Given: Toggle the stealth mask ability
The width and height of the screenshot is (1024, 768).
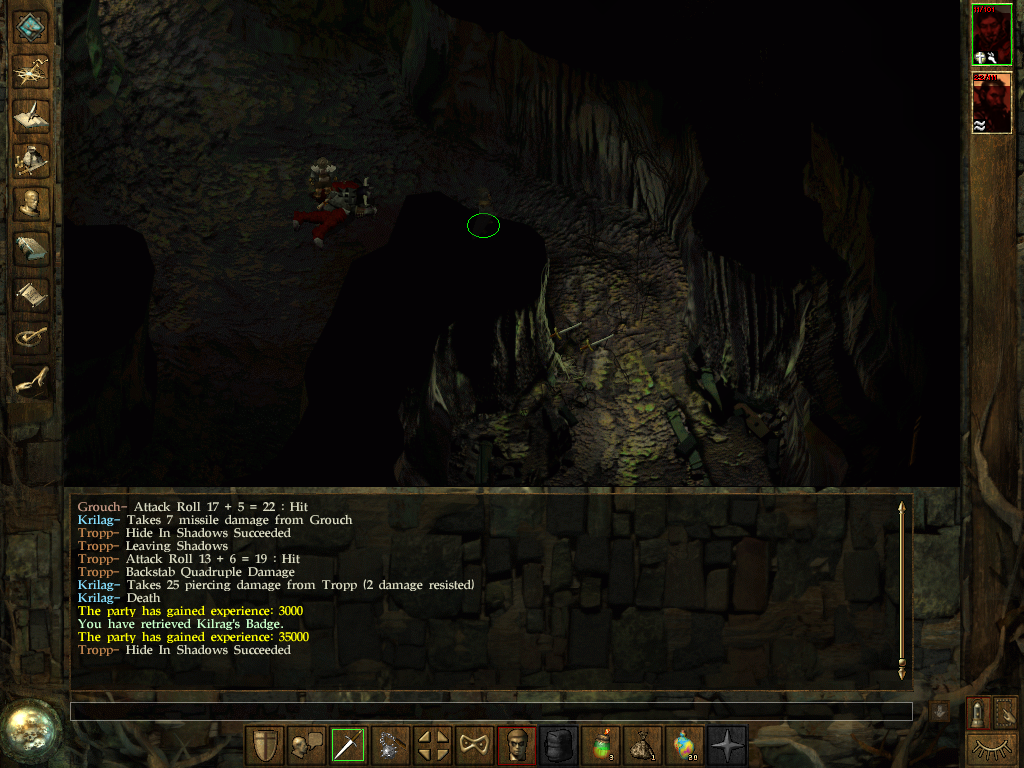Looking at the screenshot, I should tap(474, 745).
